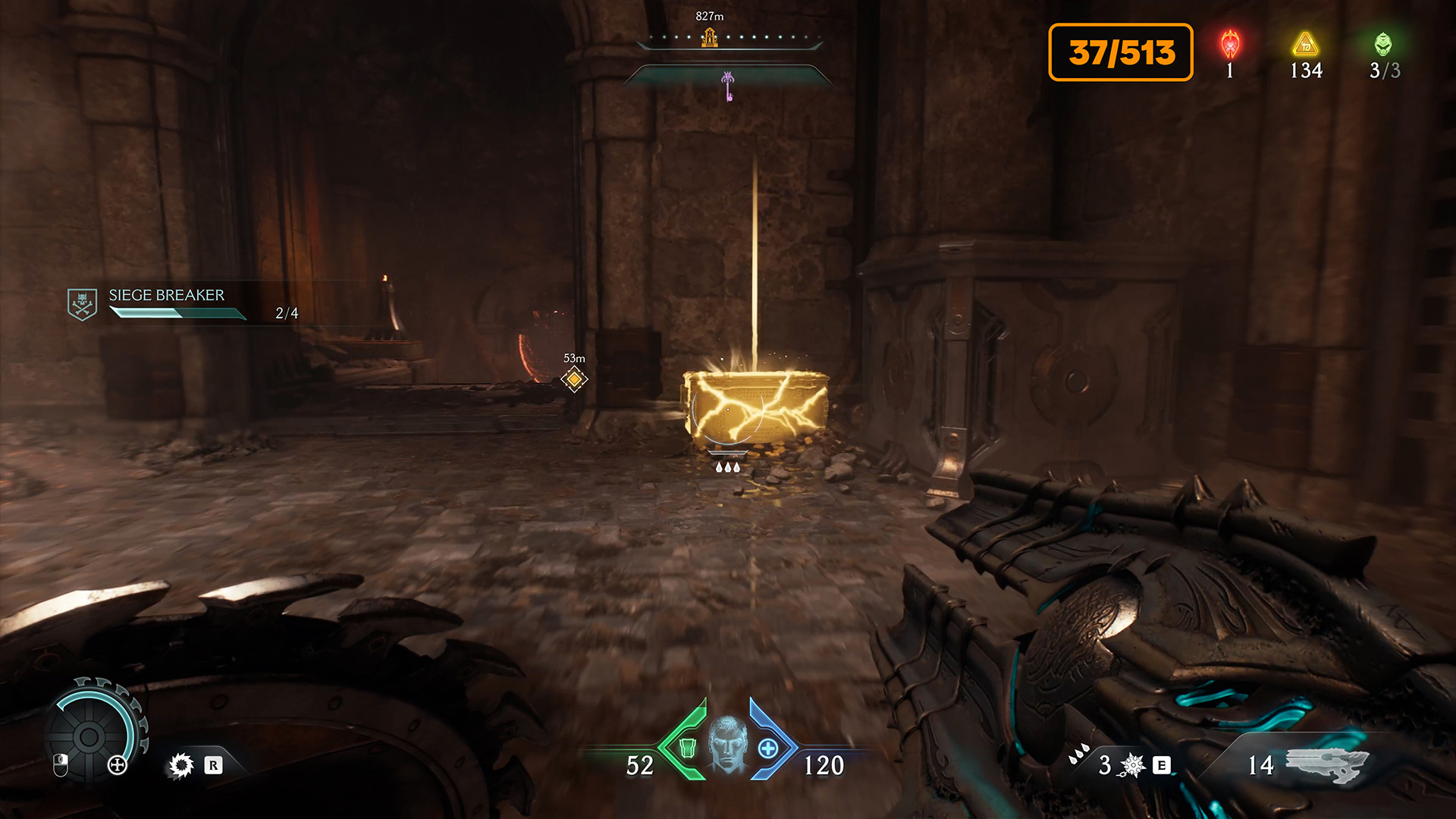The width and height of the screenshot is (1456, 819).
Task: Click the yellow gold currency icon
Action: tap(1305, 45)
